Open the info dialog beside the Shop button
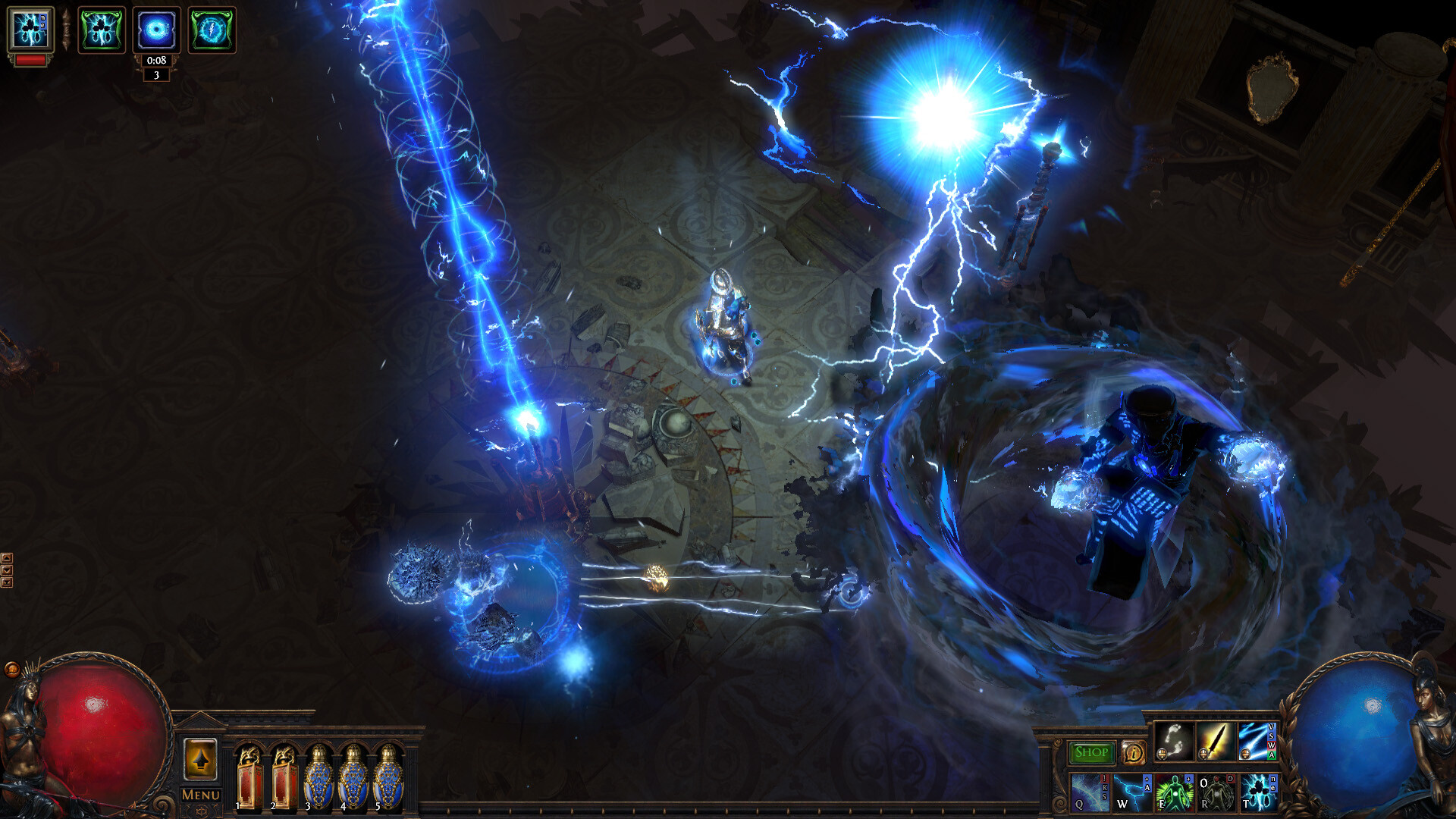Viewport: 1456px width, 819px height. 1132,753
